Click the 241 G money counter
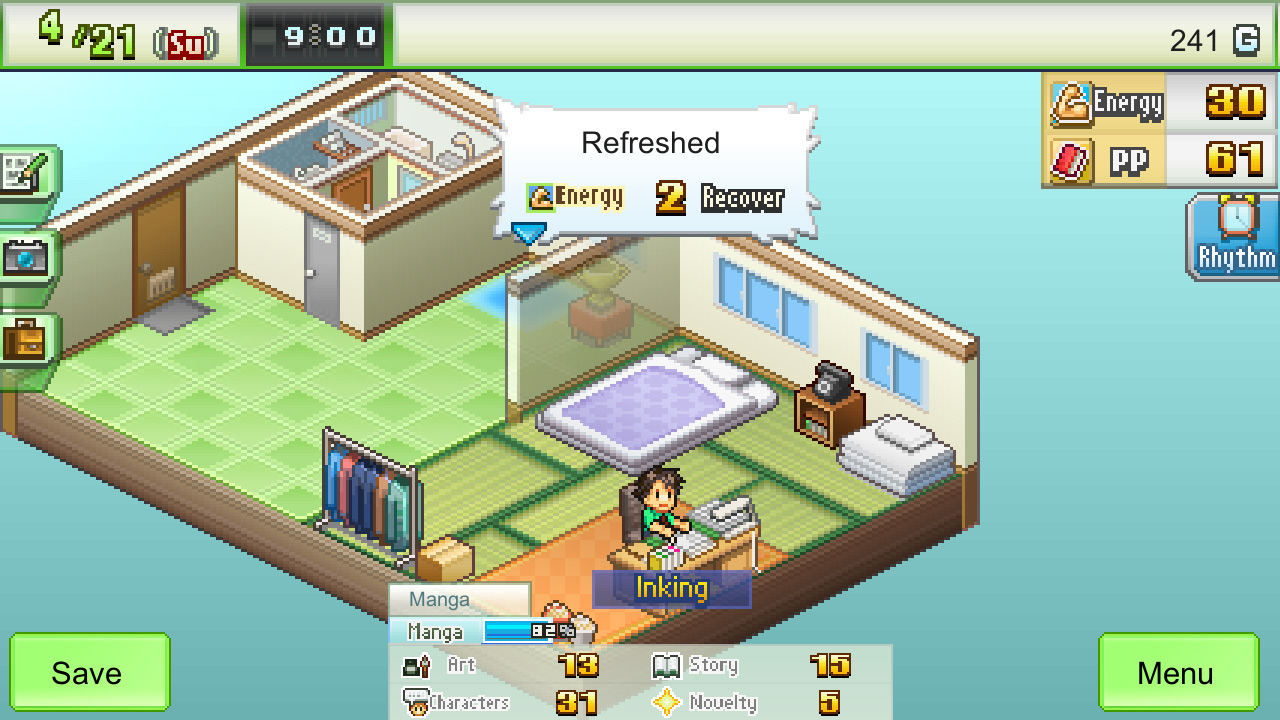This screenshot has width=1280, height=720. [1215, 40]
